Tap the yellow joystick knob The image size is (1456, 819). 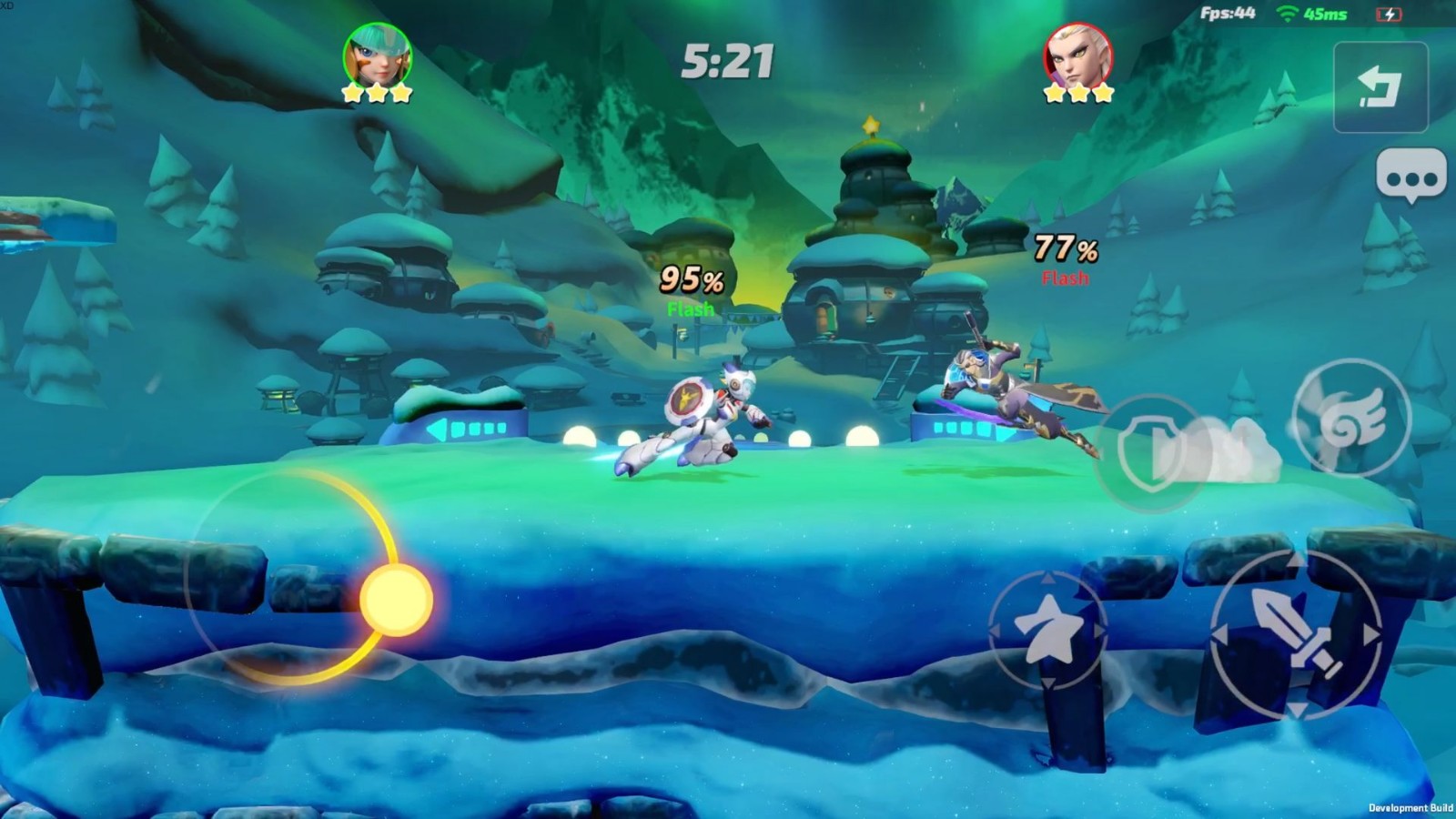pos(396,601)
